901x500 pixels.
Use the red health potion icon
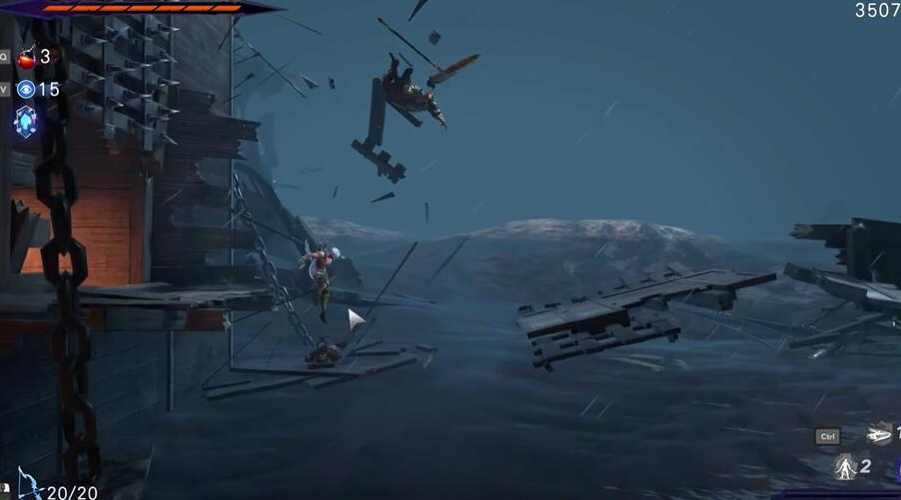tap(26, 57)
